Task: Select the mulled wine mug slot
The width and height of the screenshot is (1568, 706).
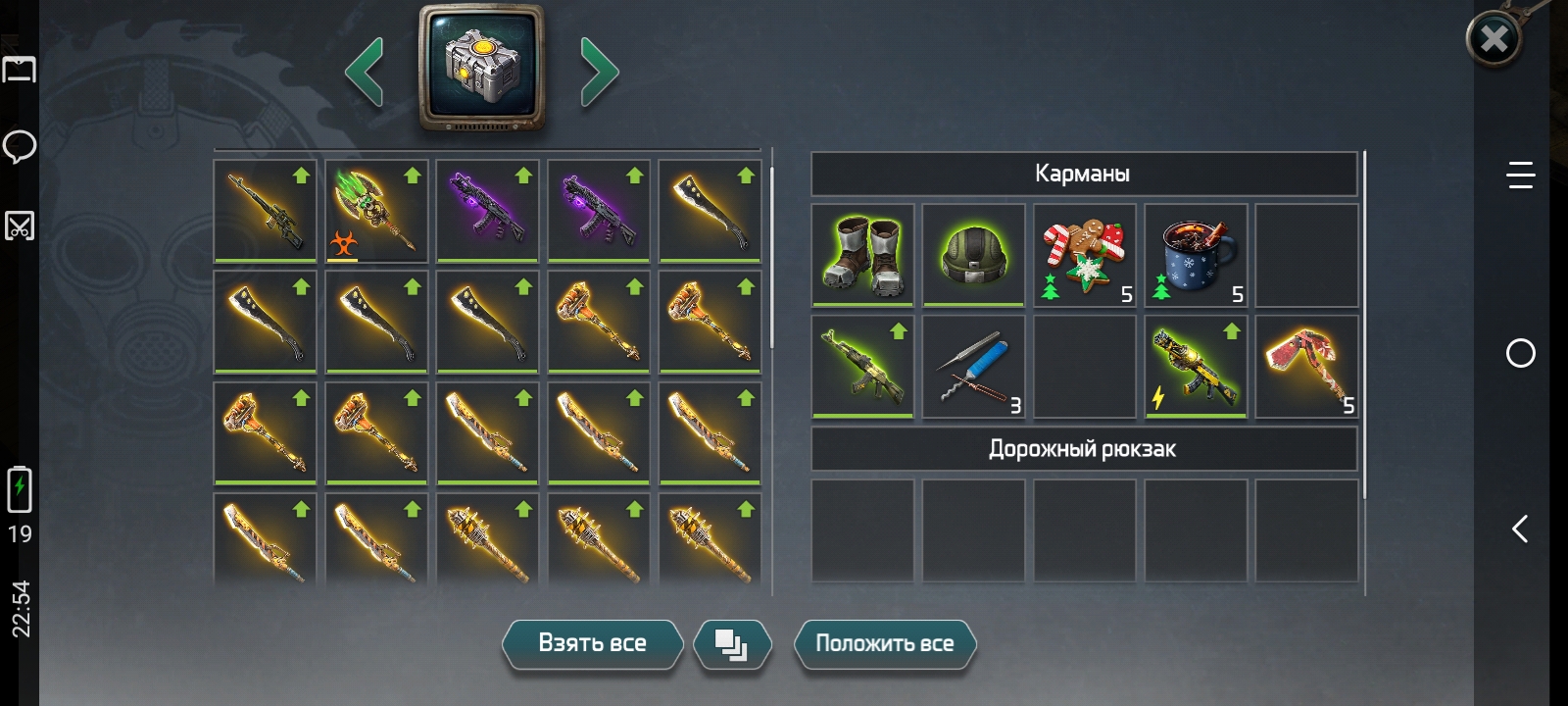Action: [x=1196, y=255]
